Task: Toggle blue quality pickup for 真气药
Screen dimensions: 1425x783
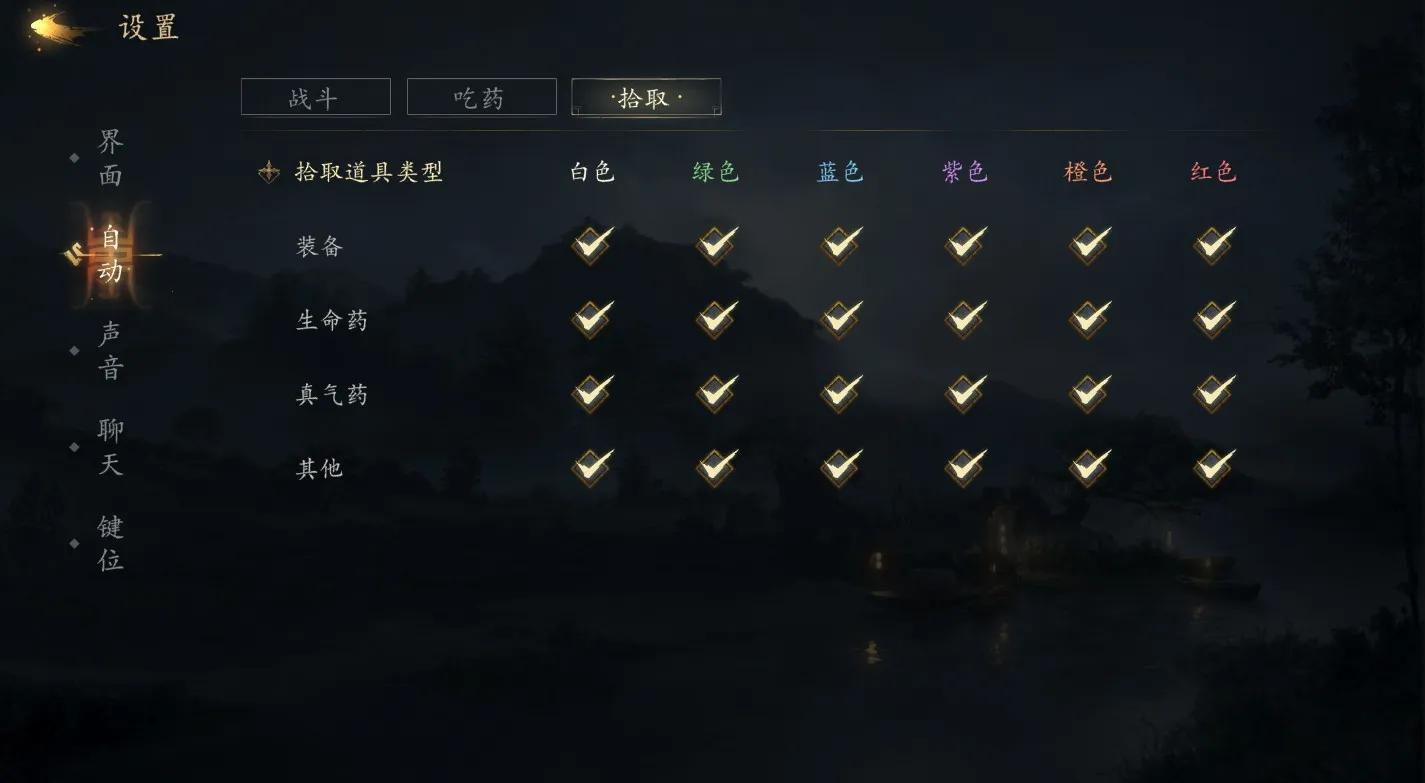Action: coord(839,393)
